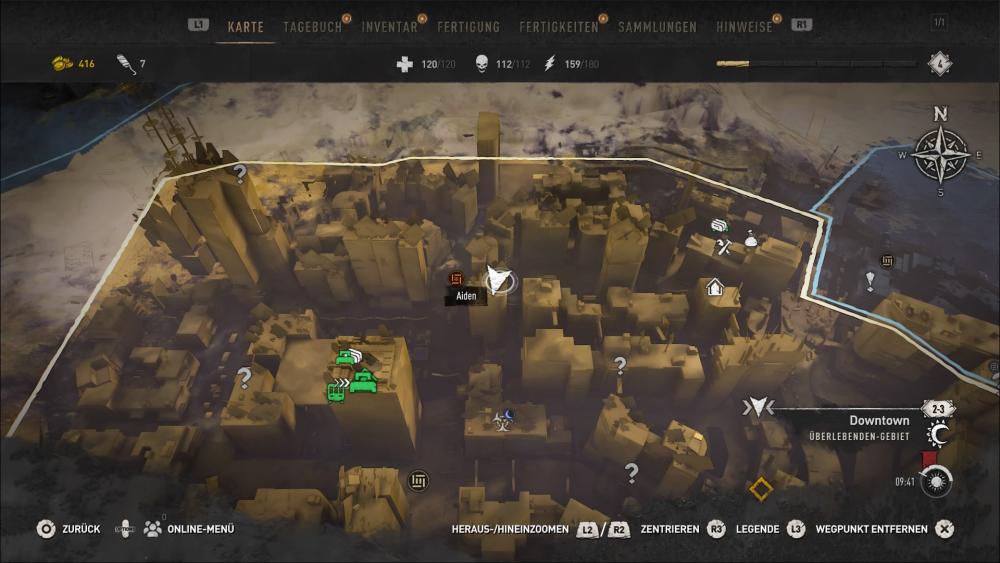Click the Aiden player marker on map
Viewport: 1000px width, 563px height.
(497, 281)
